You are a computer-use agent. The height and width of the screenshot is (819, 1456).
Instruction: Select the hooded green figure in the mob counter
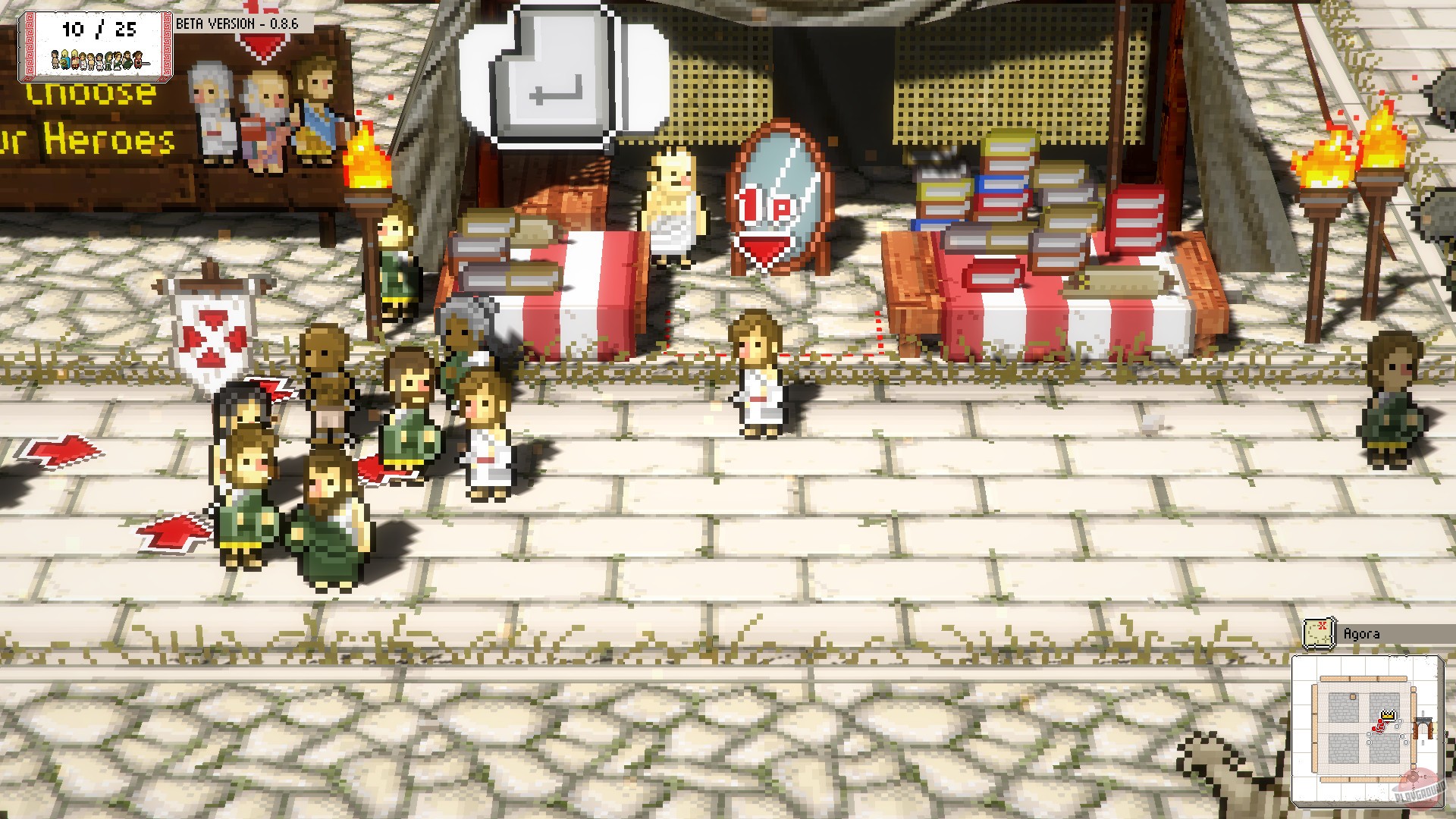[109, 61]
